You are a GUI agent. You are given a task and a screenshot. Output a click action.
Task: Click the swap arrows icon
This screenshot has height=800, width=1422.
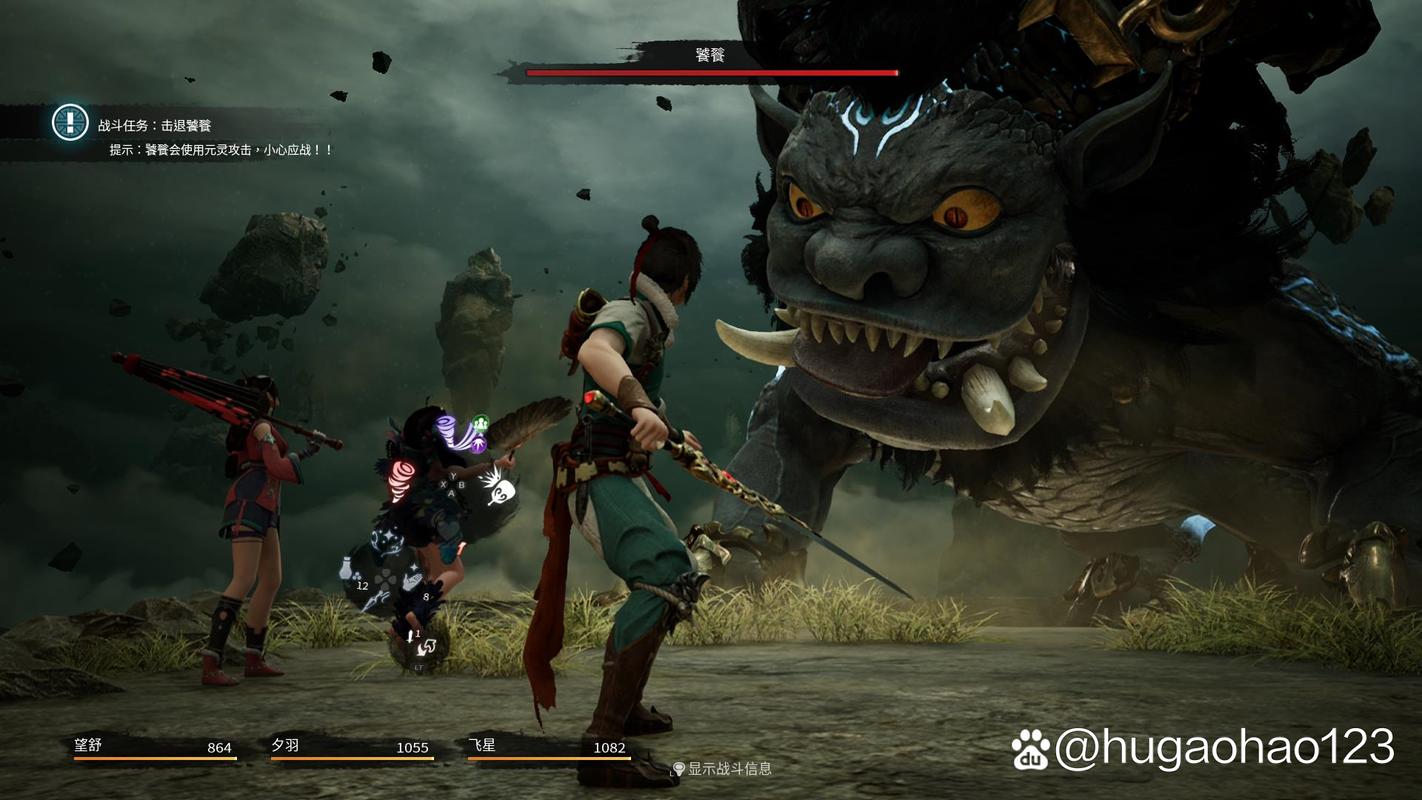[425, 648]
